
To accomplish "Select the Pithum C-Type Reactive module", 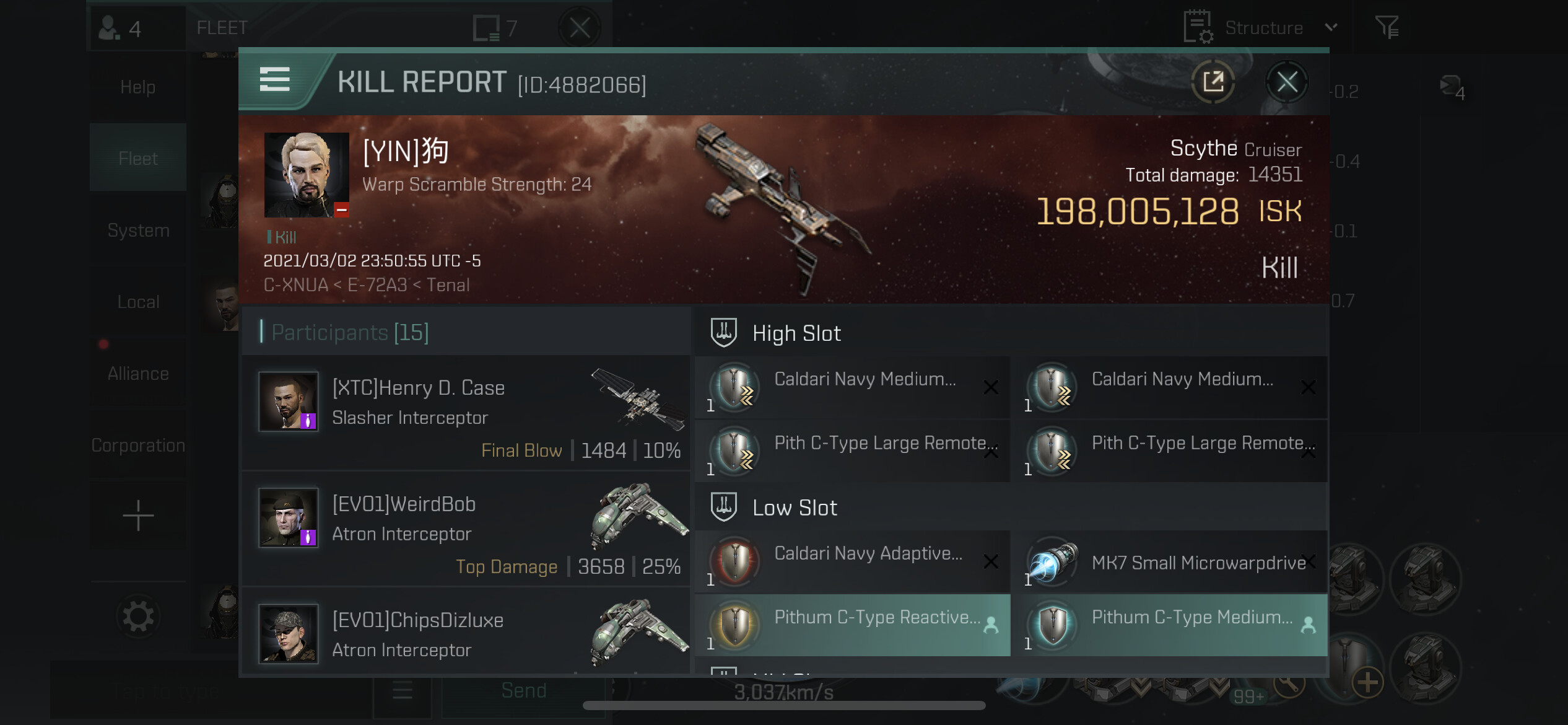I will click(852, 625).
